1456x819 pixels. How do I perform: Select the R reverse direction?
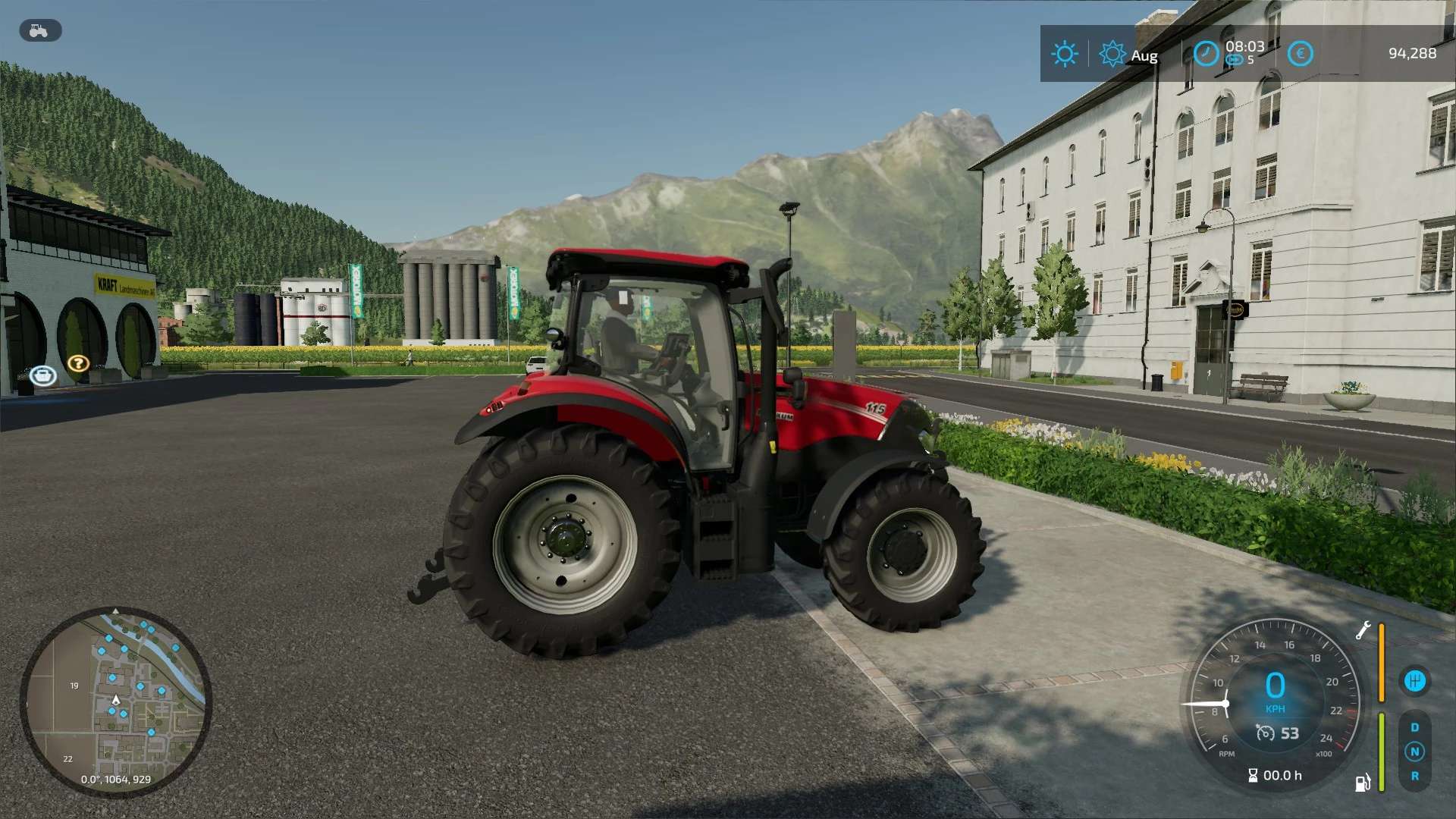(x=1414, y=776)
